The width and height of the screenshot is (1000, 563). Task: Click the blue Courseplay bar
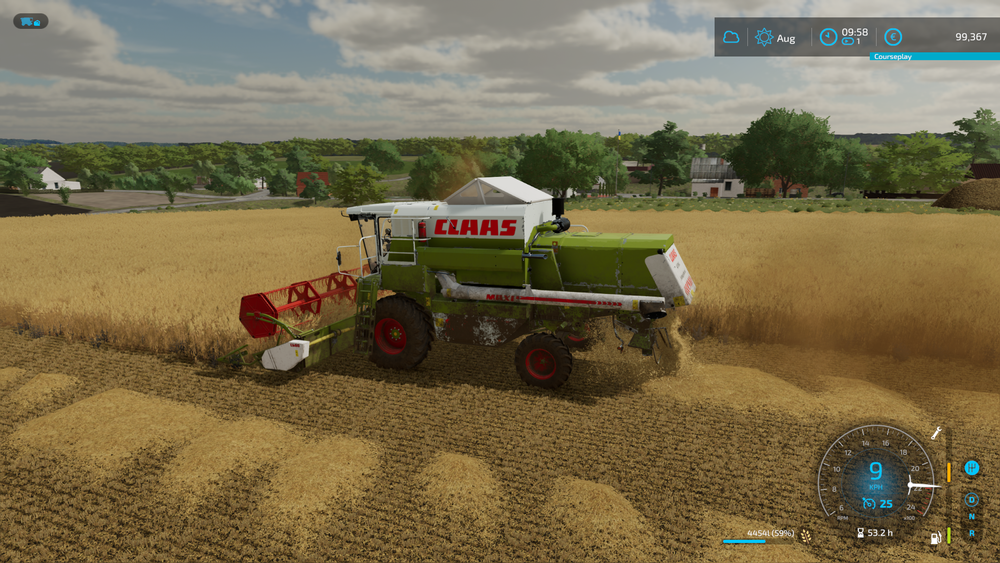point(934,56)
